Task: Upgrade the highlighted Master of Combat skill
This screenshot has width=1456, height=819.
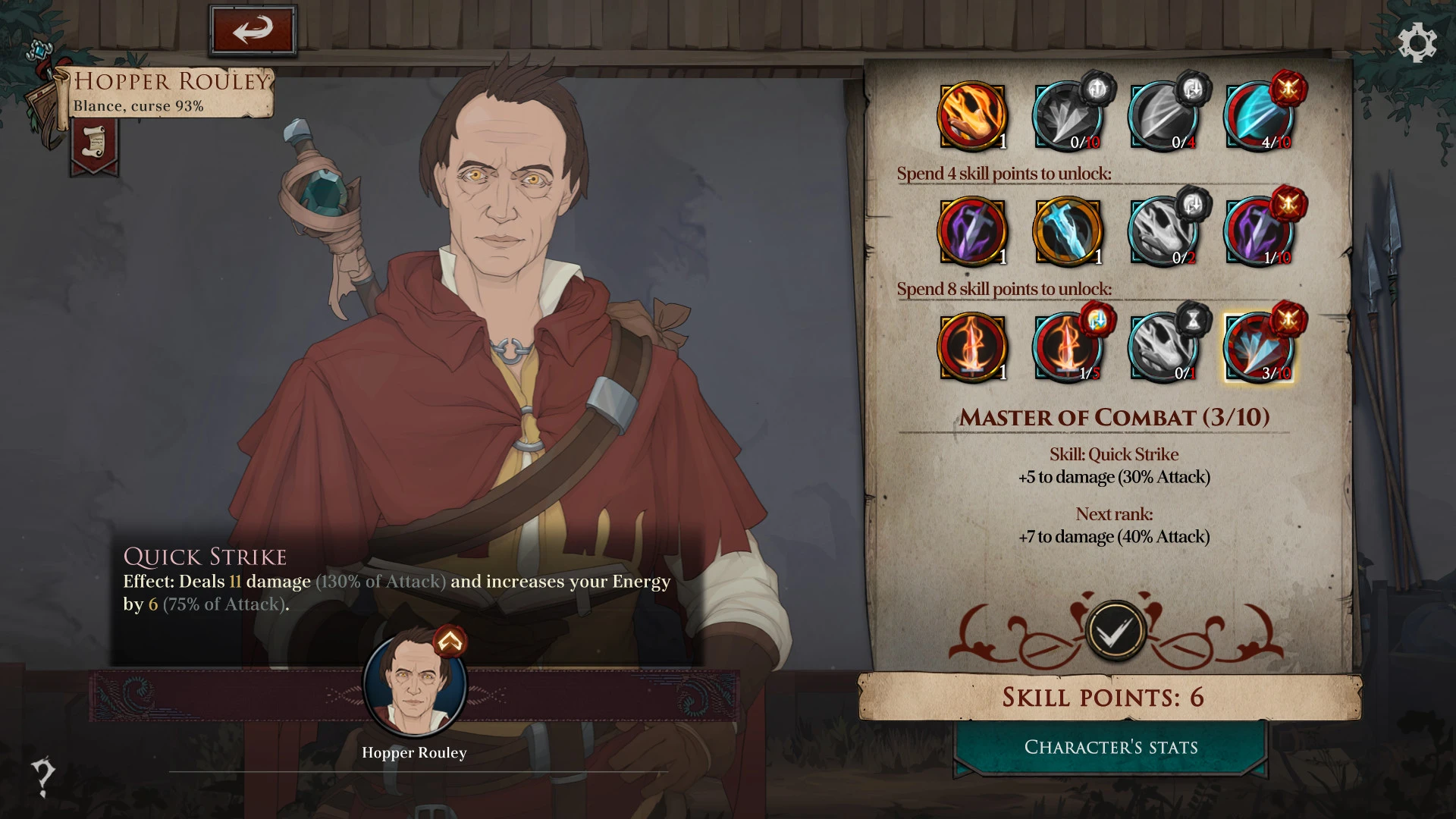Action: (x=1259, y=347)
